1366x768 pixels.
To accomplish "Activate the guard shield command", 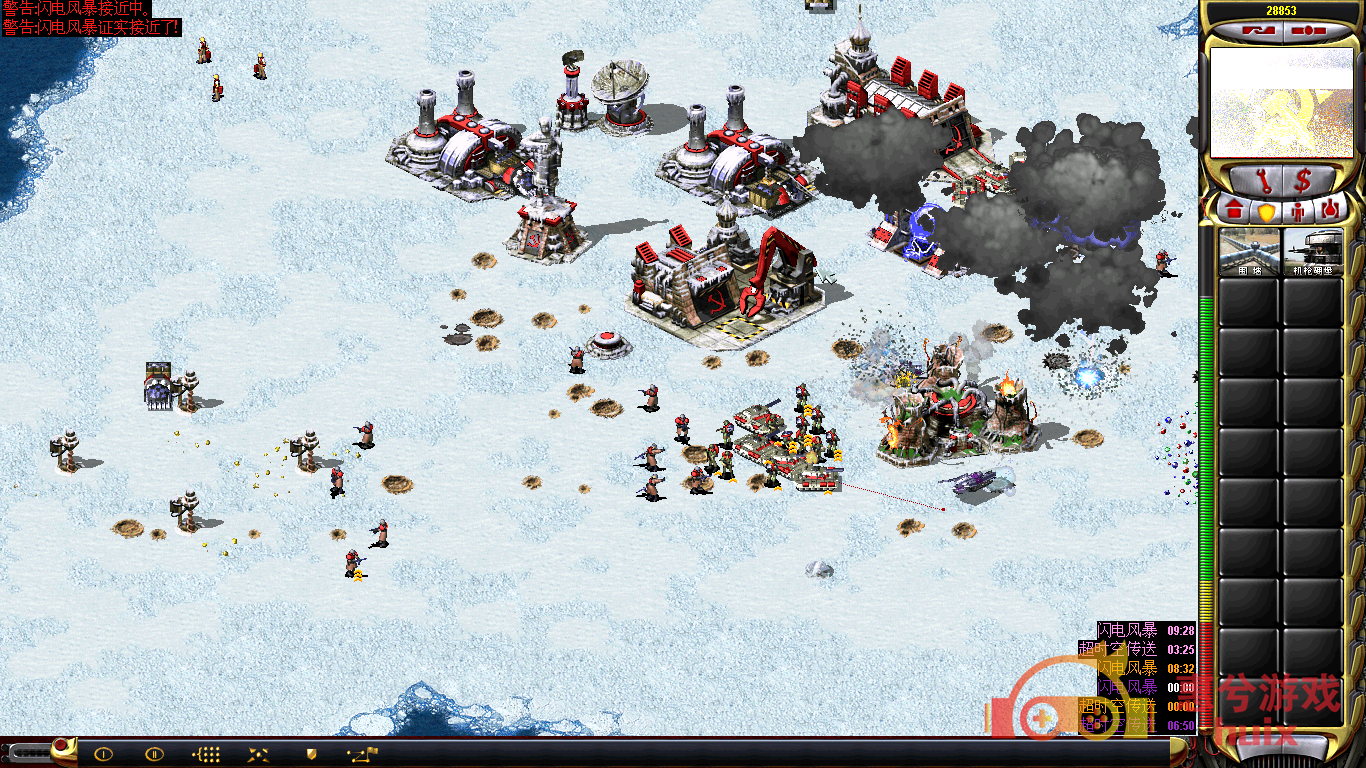I will 311,754.
